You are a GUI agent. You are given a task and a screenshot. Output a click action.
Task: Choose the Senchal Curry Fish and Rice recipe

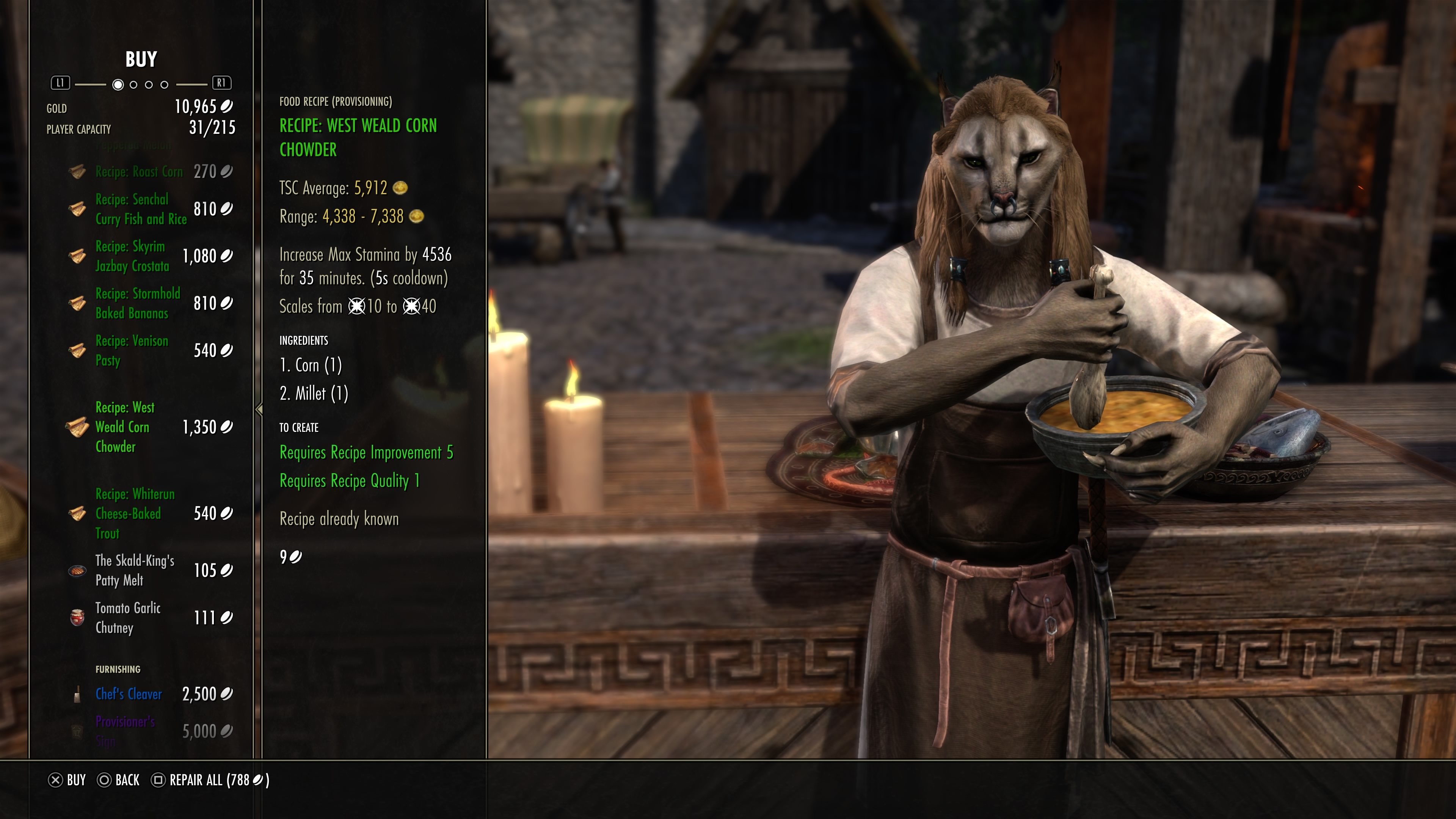(141, 209)
